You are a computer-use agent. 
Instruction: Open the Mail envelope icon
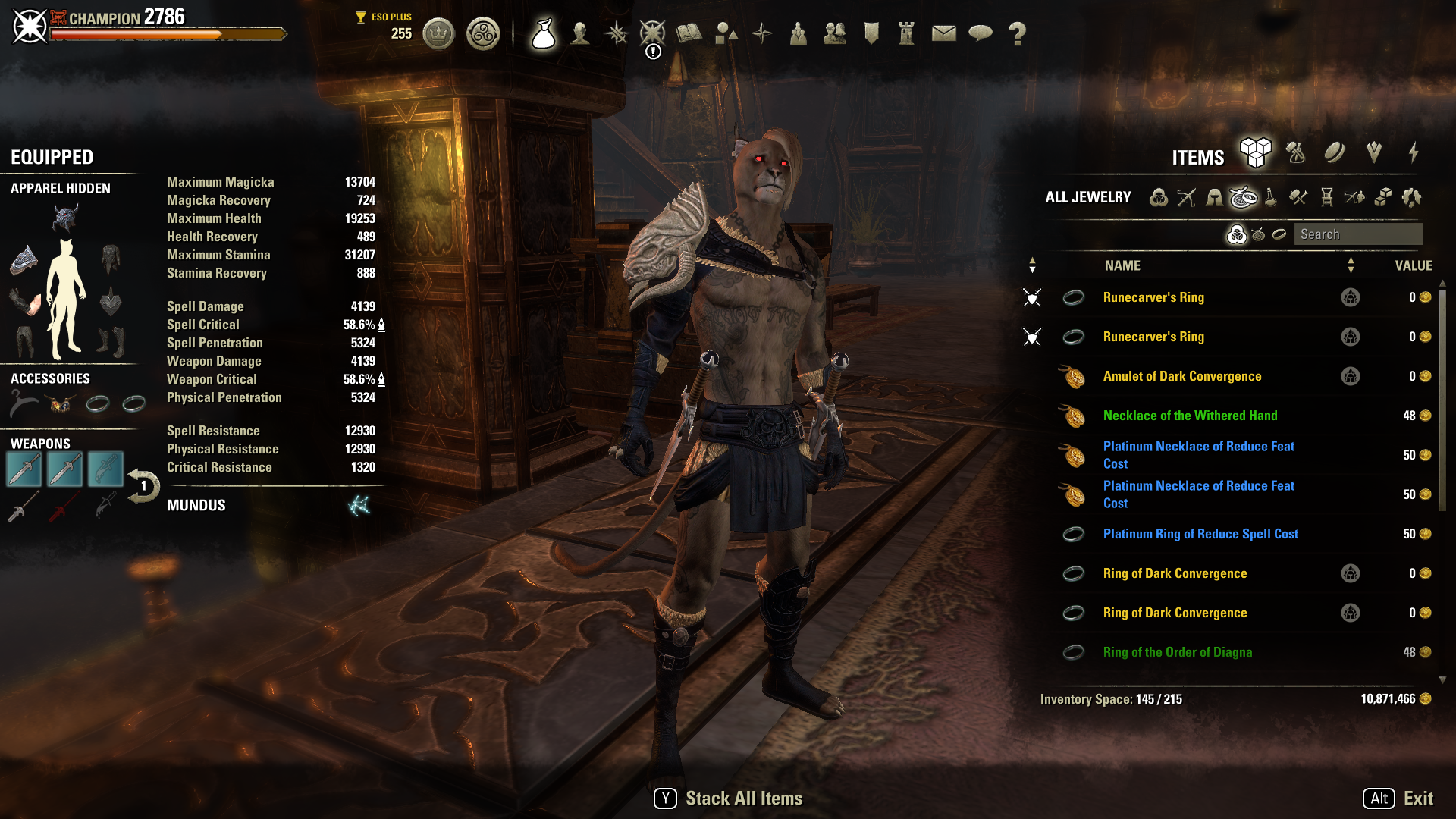[x=943, y=33]
